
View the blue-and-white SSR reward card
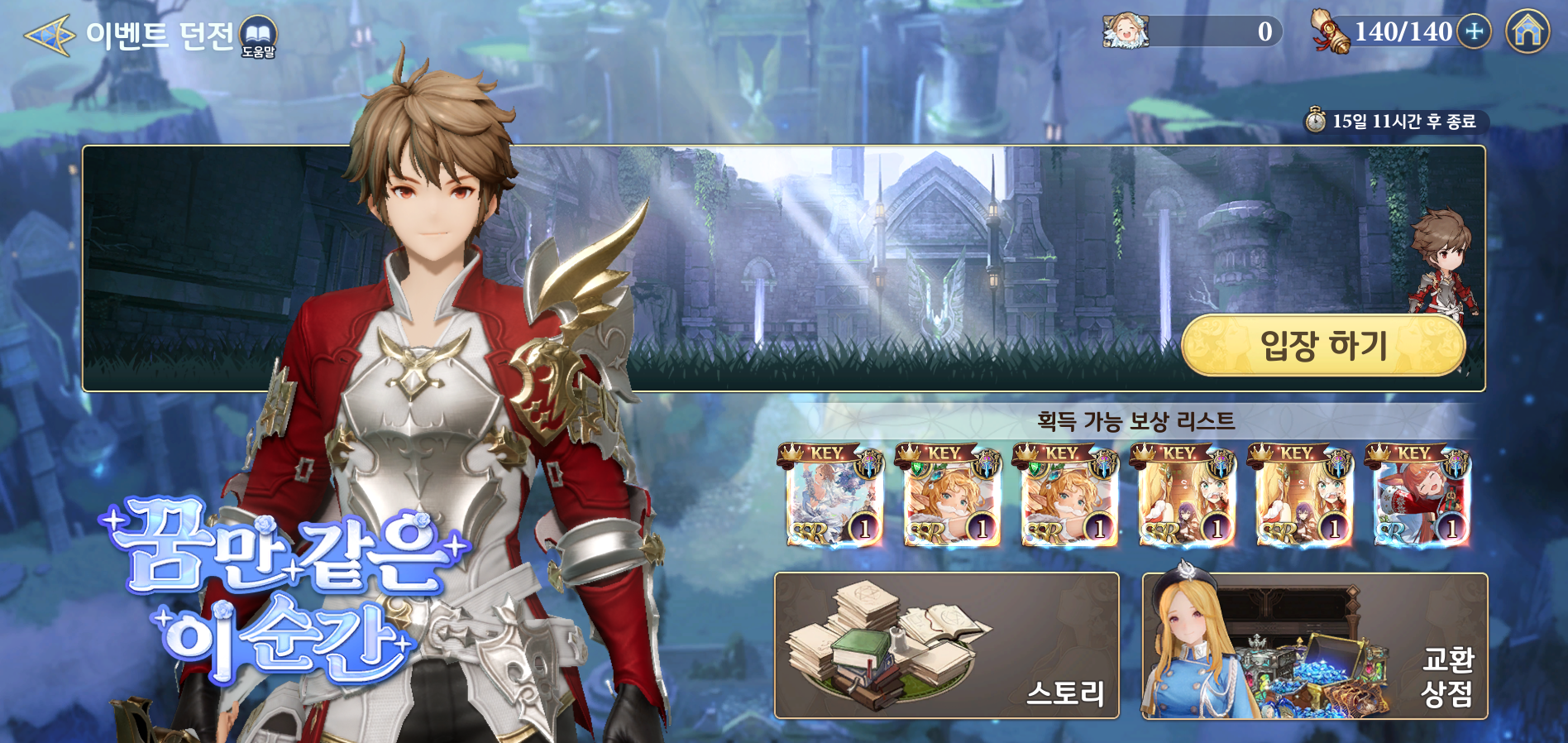click(834, 496)
